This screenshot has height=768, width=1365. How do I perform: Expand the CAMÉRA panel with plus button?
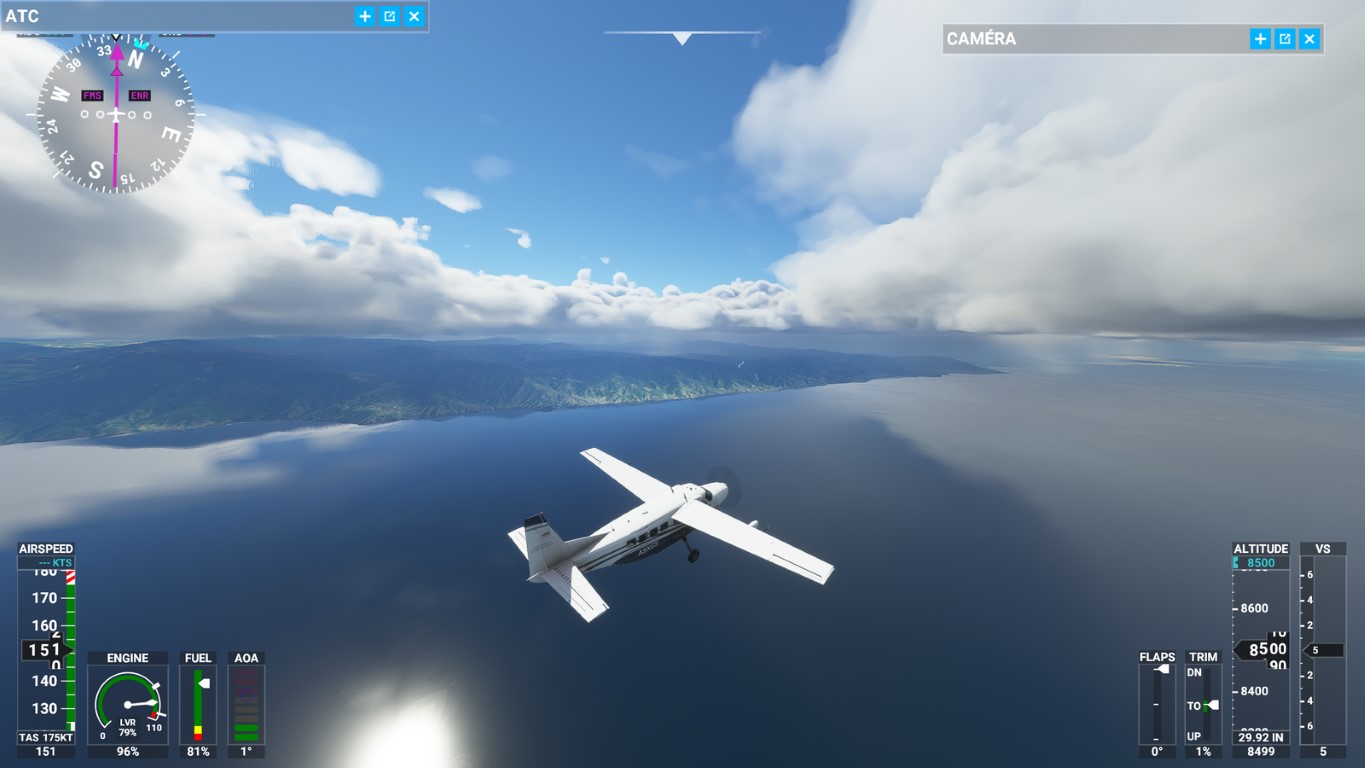pos(1260,39)
